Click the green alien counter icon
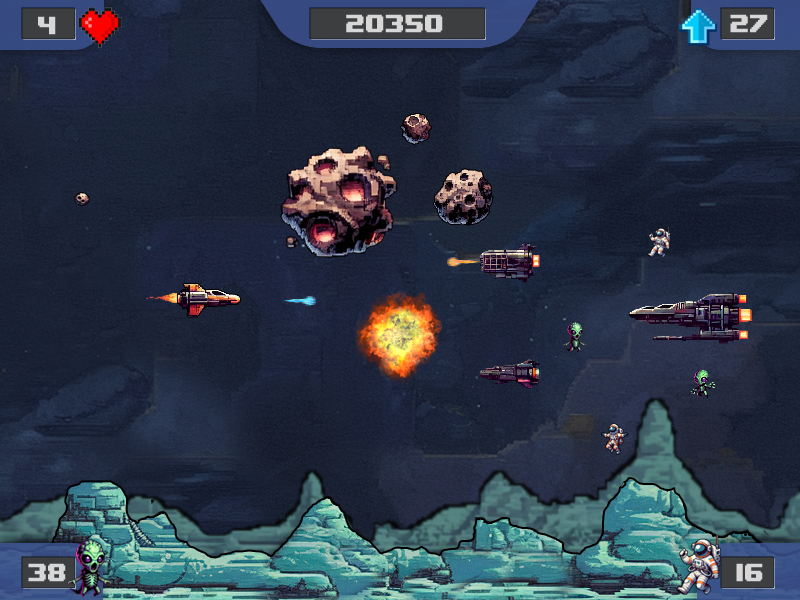 pos(92,565)
